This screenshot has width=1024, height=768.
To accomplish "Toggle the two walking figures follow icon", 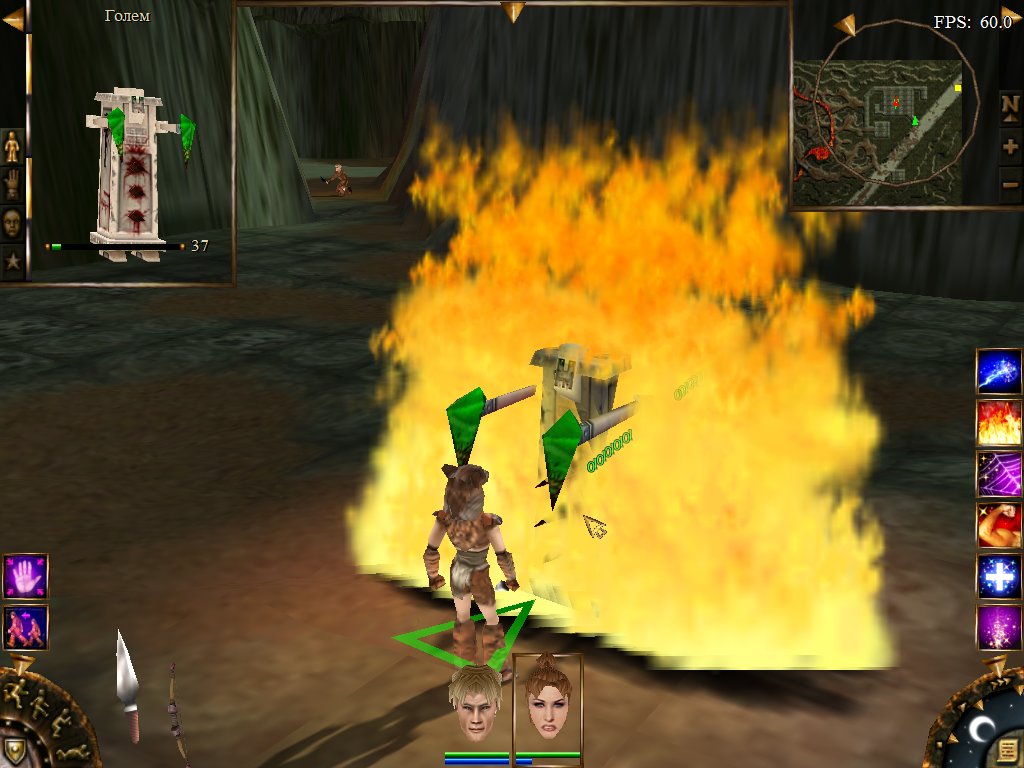I will tap(25, 627).
